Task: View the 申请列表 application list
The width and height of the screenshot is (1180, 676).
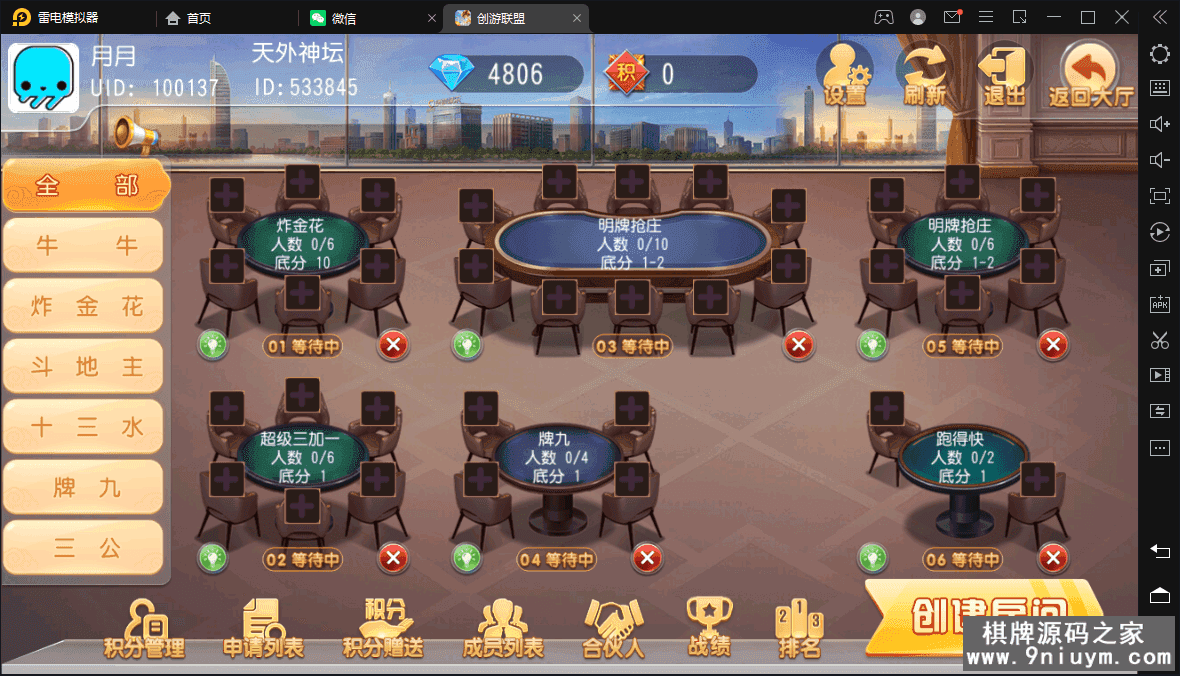Action: tap(263, 630)
